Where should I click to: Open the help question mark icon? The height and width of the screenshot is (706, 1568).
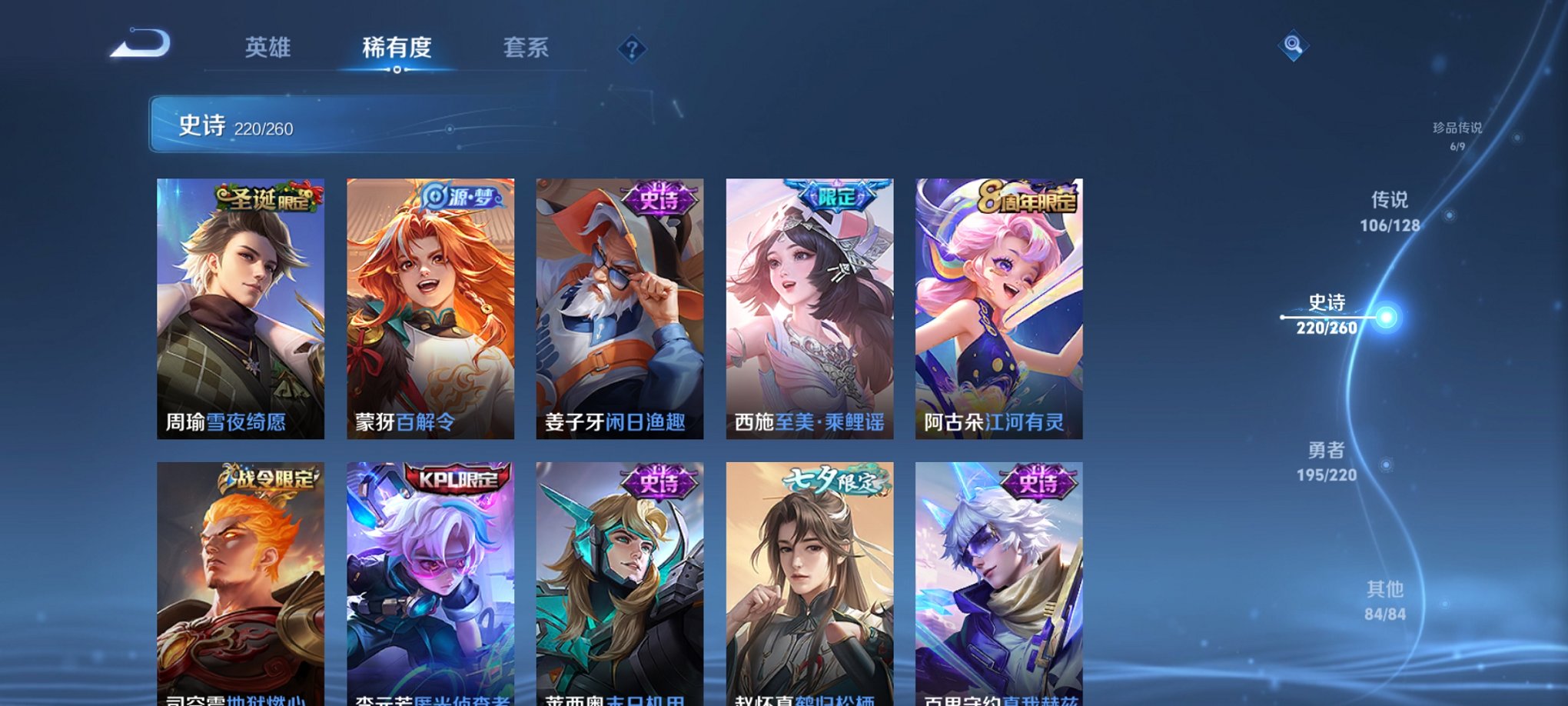coord(632,50)
